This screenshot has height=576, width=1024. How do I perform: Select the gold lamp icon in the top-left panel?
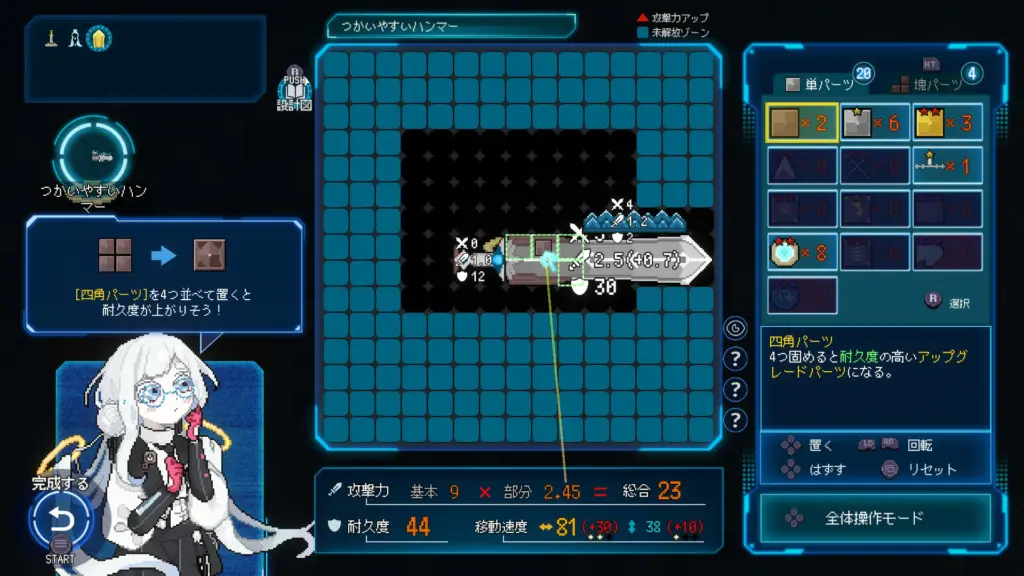pos(99,39)
